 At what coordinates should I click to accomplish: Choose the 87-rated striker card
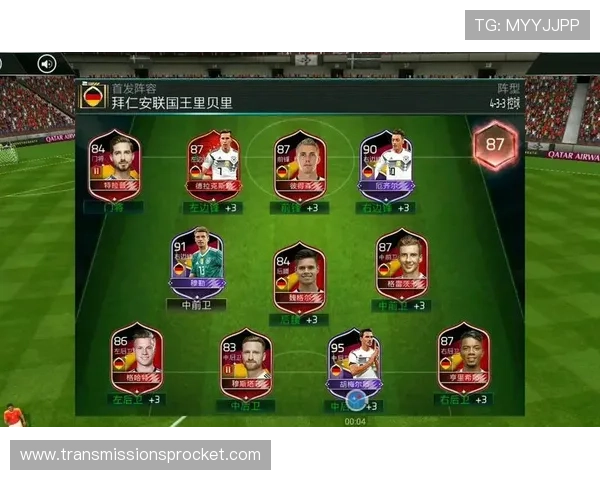pos(300,166)
